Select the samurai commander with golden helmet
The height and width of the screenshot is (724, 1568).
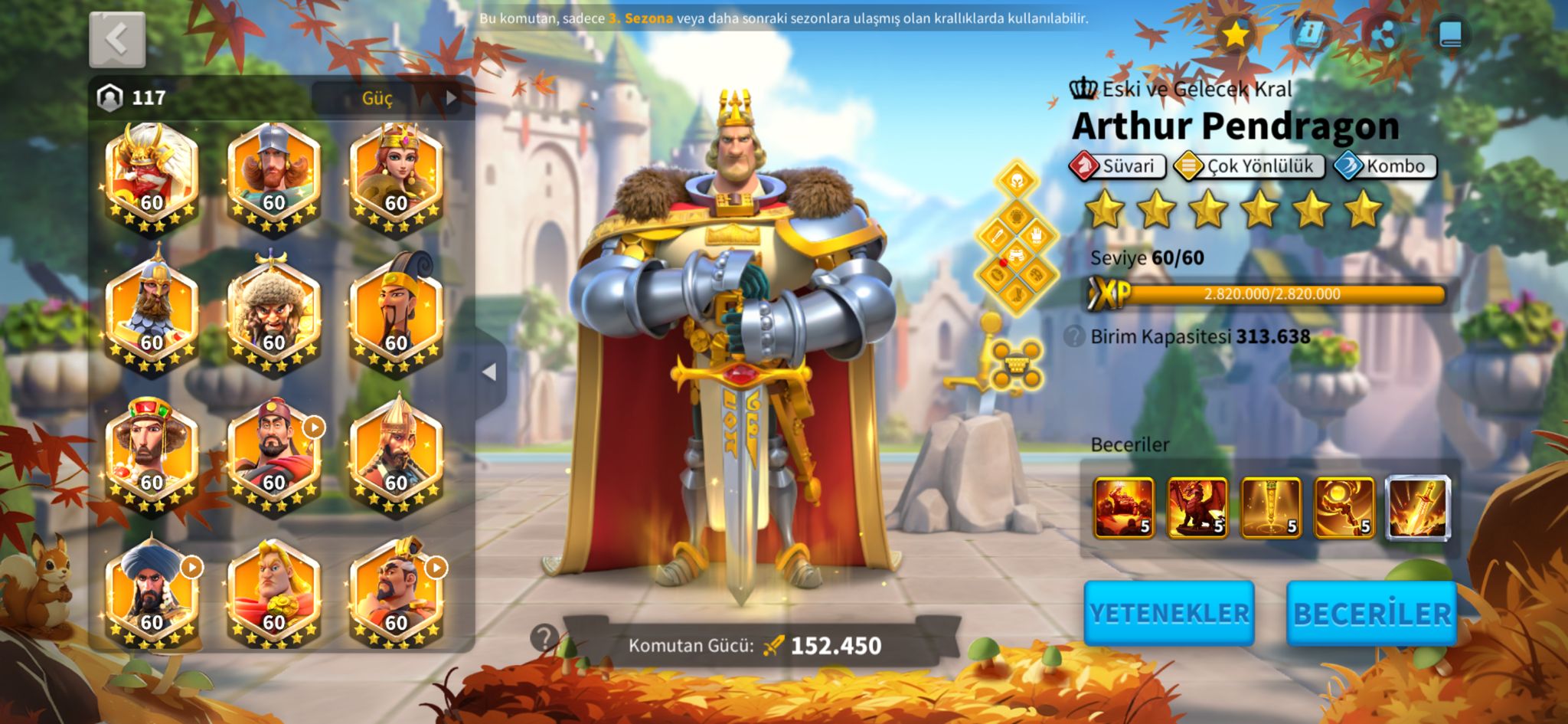152,178
